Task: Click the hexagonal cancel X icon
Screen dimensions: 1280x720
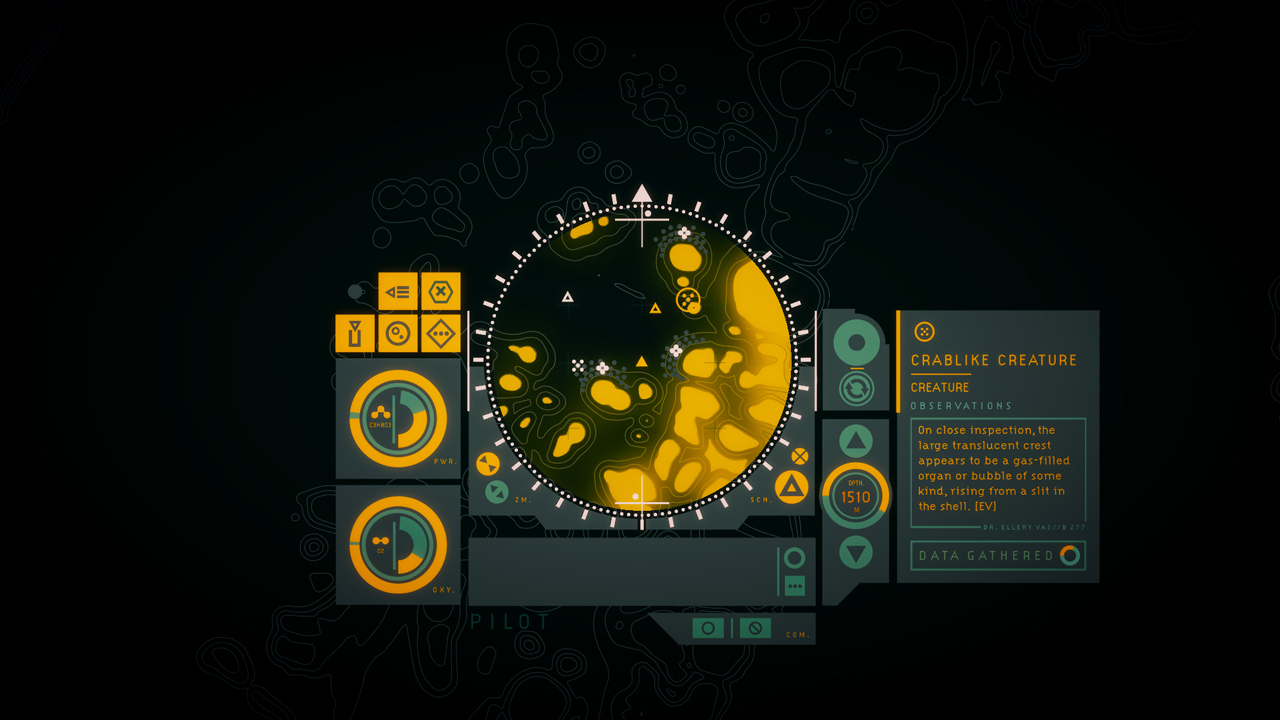Action: pyautogui.click(x=440, y=291)
